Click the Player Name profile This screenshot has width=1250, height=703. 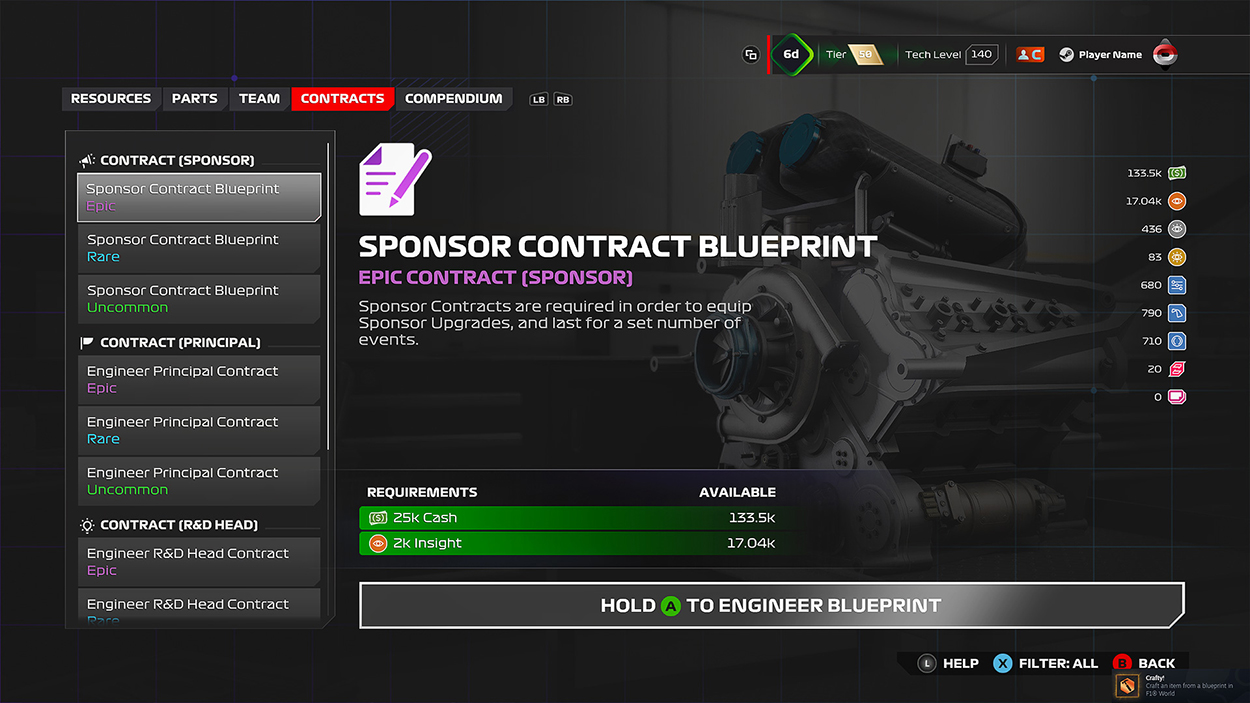coord(1109,55)
